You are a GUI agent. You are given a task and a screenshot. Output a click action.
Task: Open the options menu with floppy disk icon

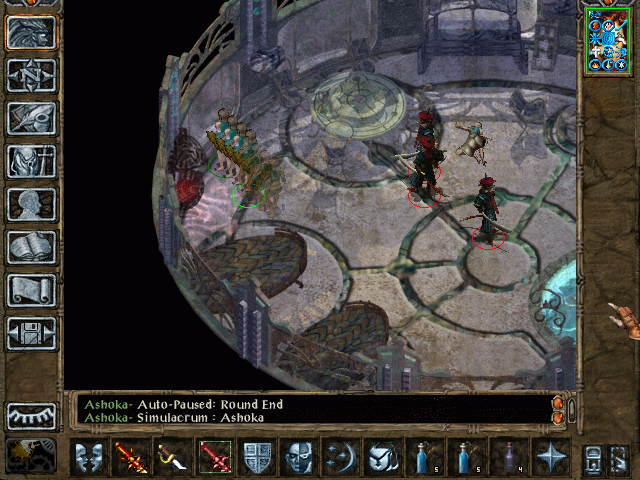(x=32, y=333)
